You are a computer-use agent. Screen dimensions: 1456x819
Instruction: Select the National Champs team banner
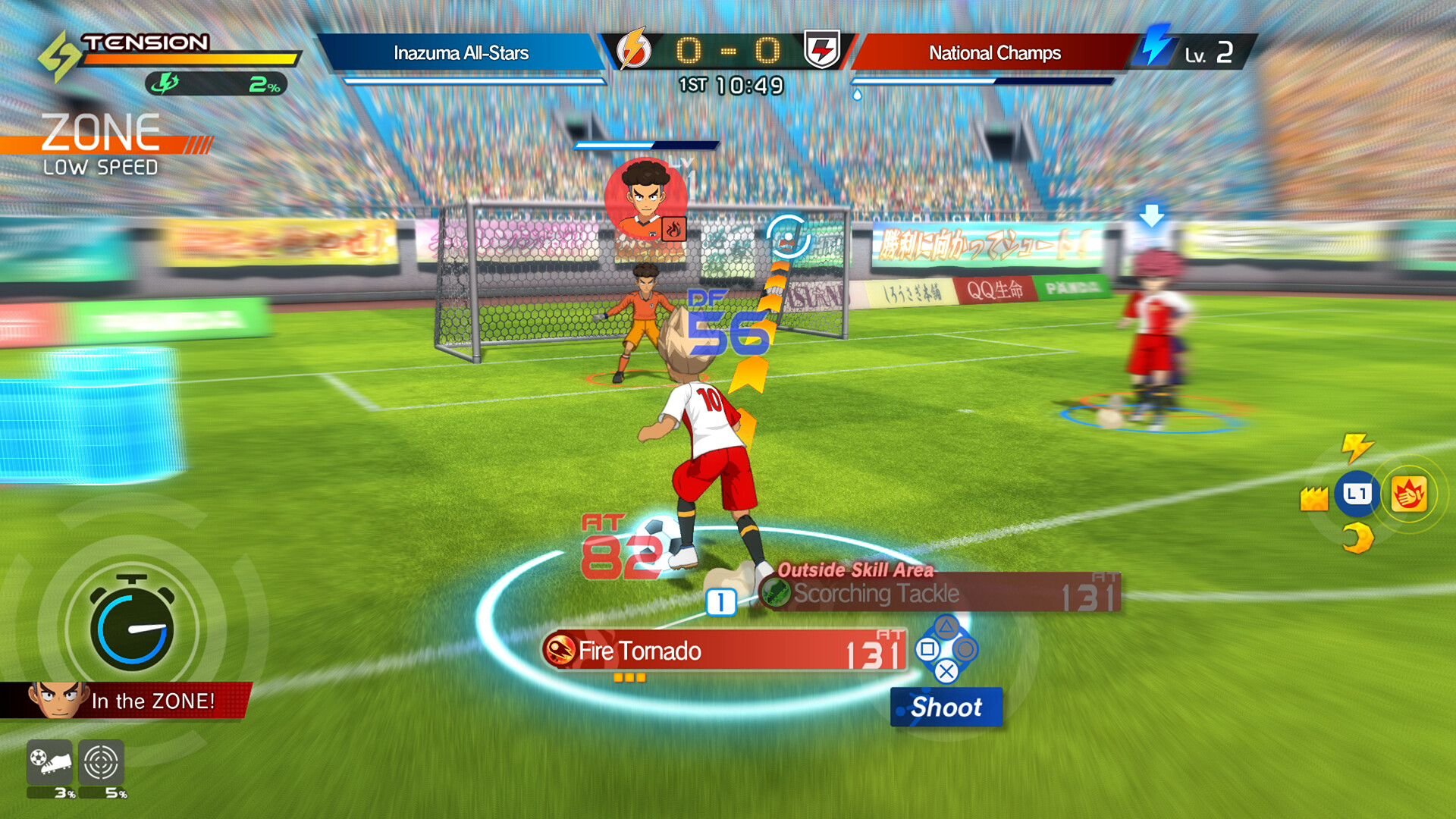(995, 53)
